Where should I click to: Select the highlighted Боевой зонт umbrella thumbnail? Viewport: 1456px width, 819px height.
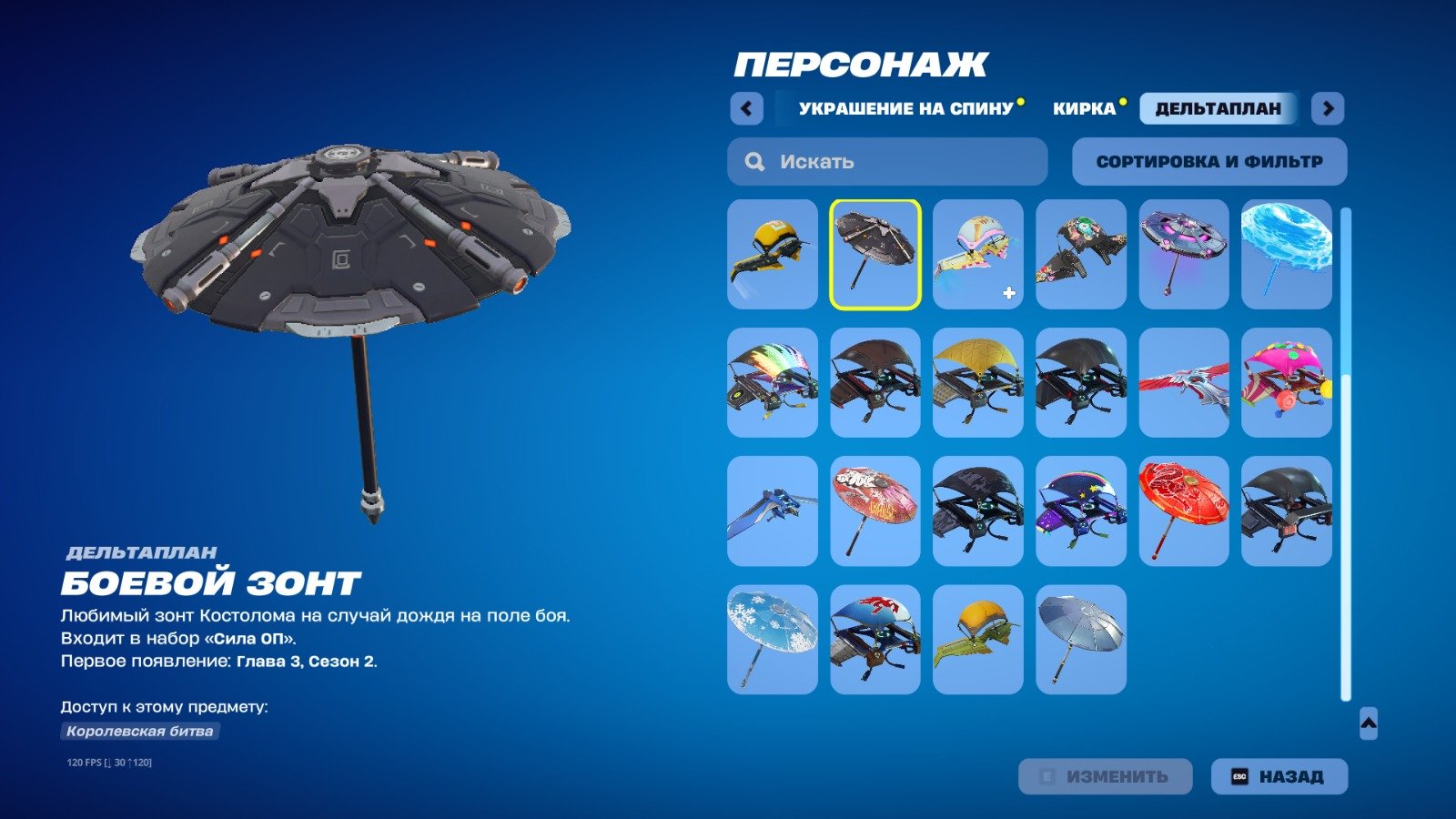pyautogui.click(x=875, y=253)
